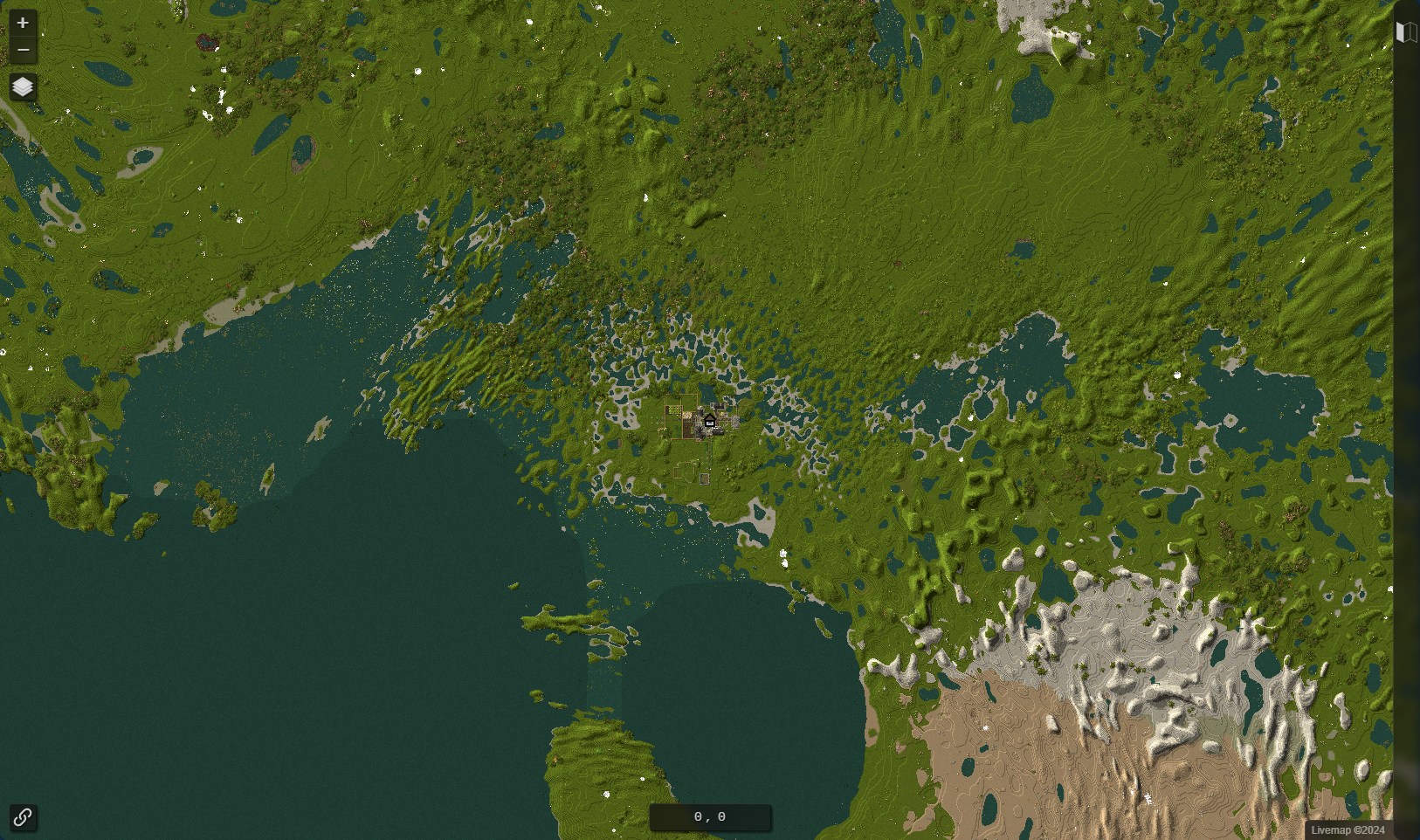This screenshot has height=840, width=1420.
Task: Zoom out using the minus button
Action: tap(23, 50)
